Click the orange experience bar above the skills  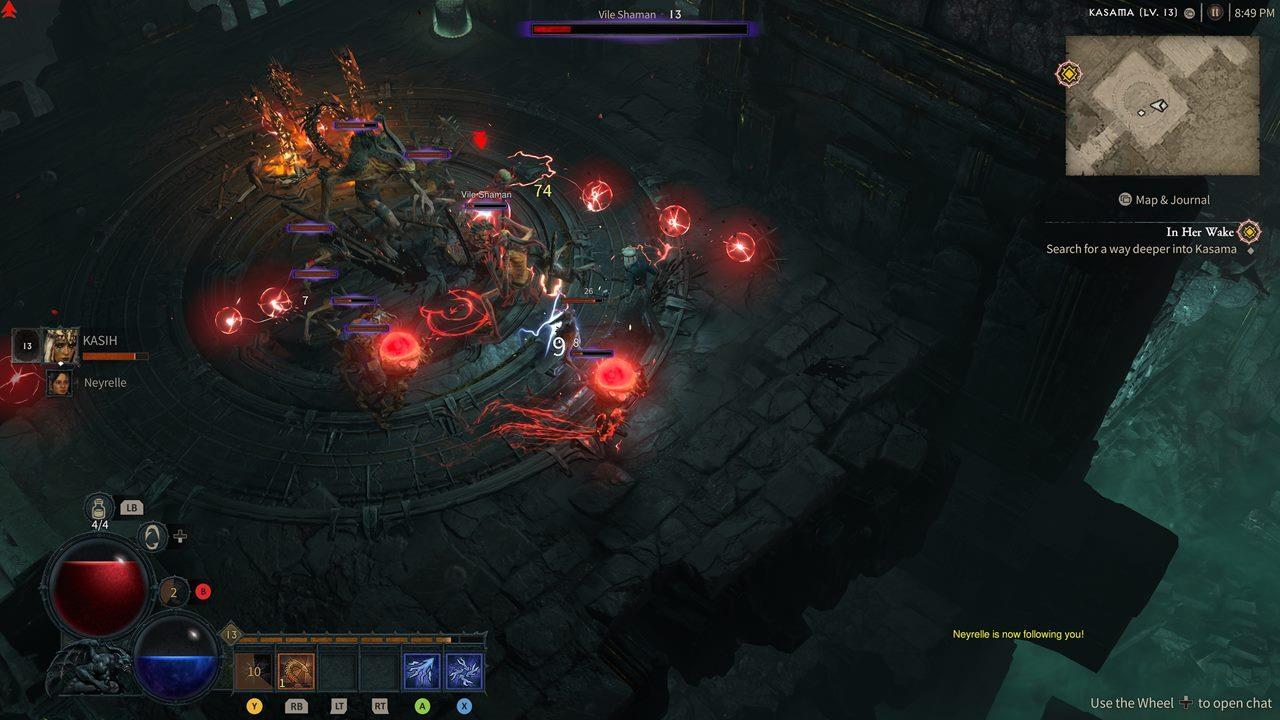[x=350, y=639]
